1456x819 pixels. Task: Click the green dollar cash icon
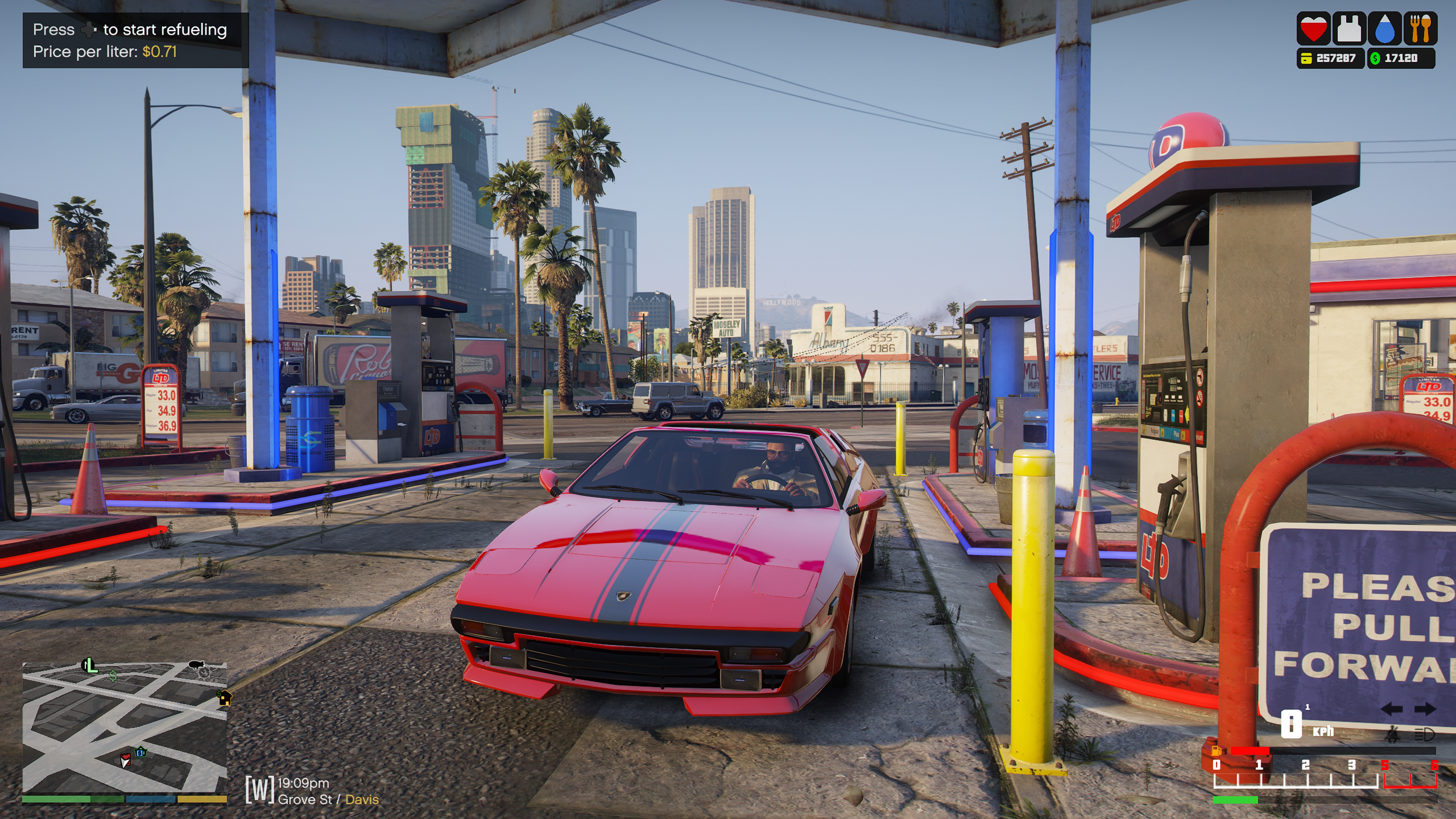pyautogui.click(x=1375, y=58)
